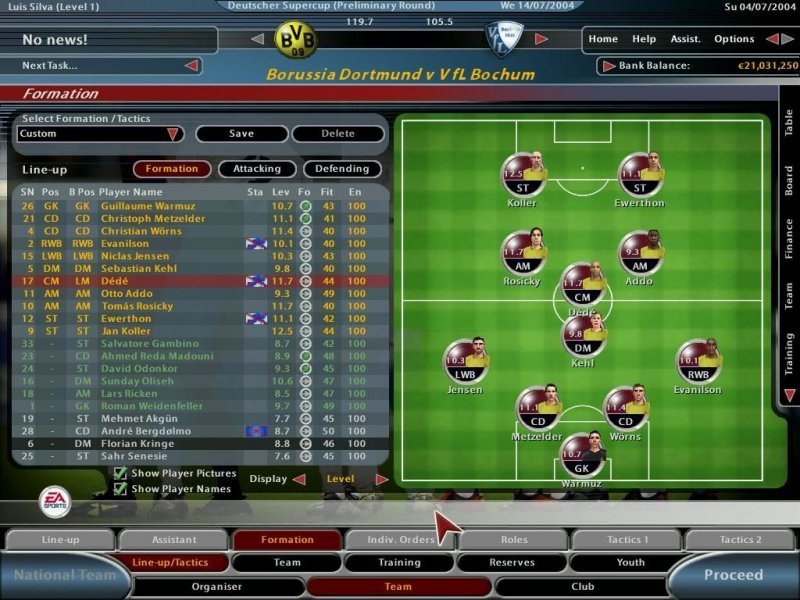Image resolution: width=800 pixels, height=600 pixels.
Task: Switch to Defending line-up view
Action: pyautogui.click(x=342, y=169)
